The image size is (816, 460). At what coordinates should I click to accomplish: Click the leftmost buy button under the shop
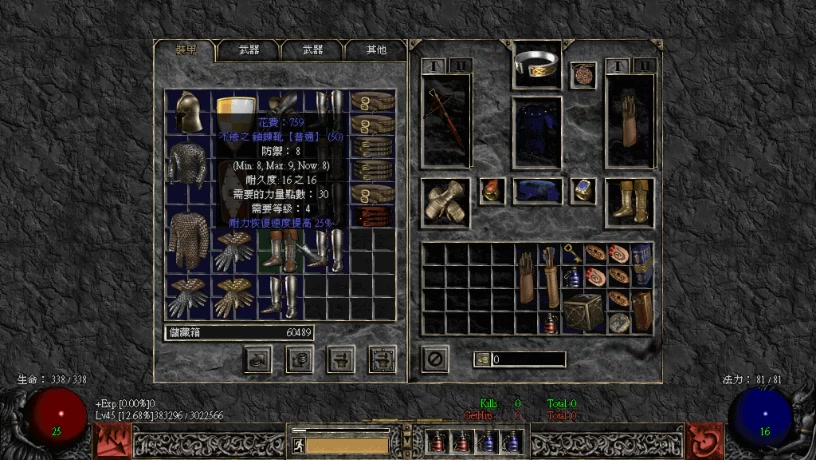(258, 358)
